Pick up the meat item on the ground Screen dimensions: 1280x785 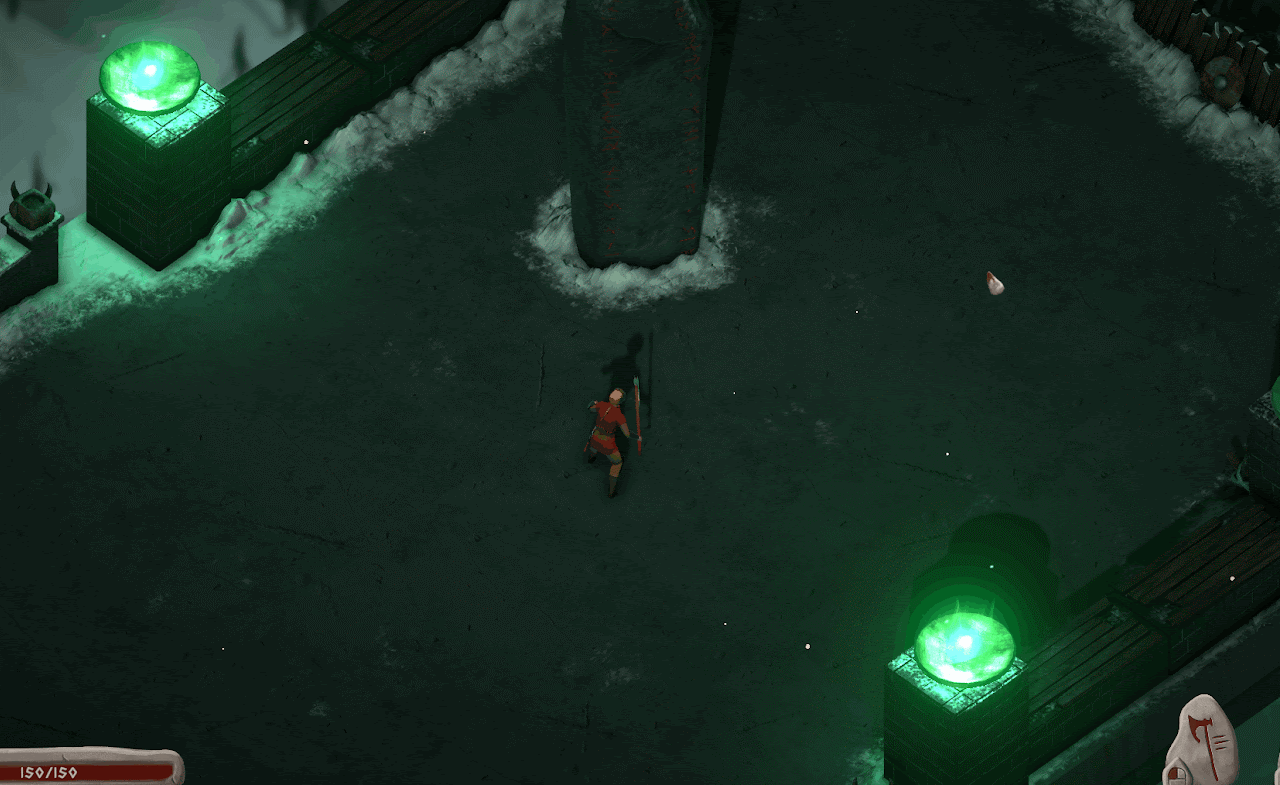point(995,285)
